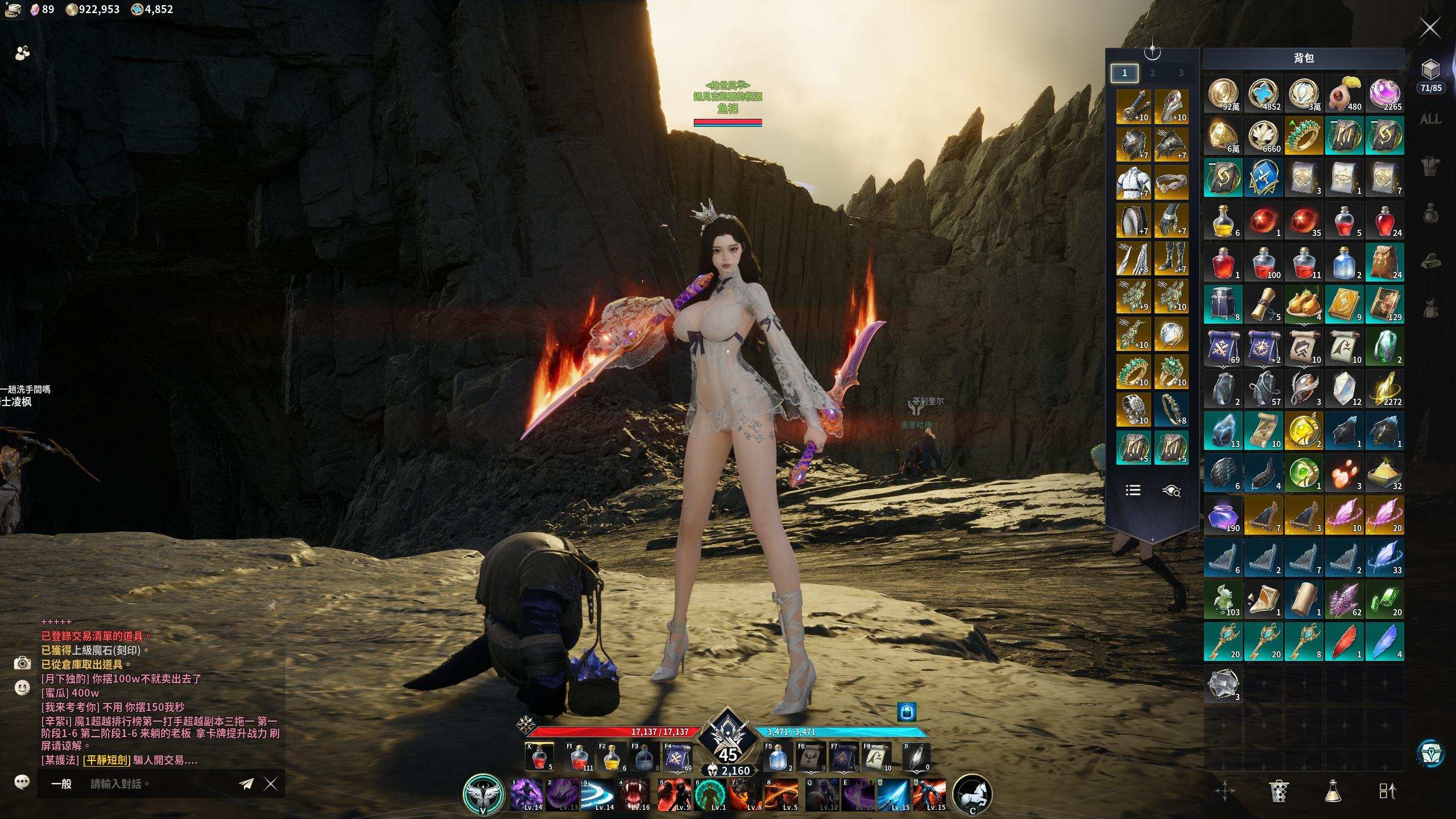
Task: Select the roast chicken food item
Action: pyautogui.click(x=1303, y=304)
